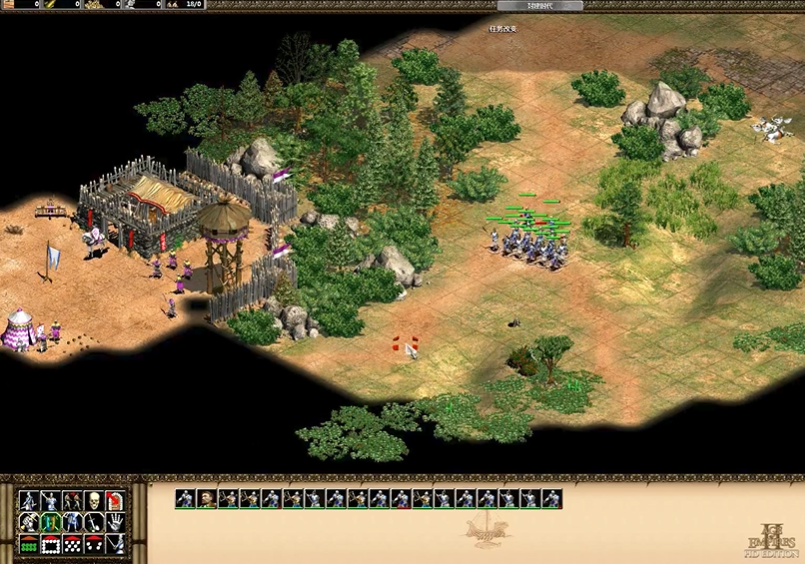Toggle the green-highlighted crossed shield stance
The height and width of the screenshot is (564, 805).
(49, 522)
